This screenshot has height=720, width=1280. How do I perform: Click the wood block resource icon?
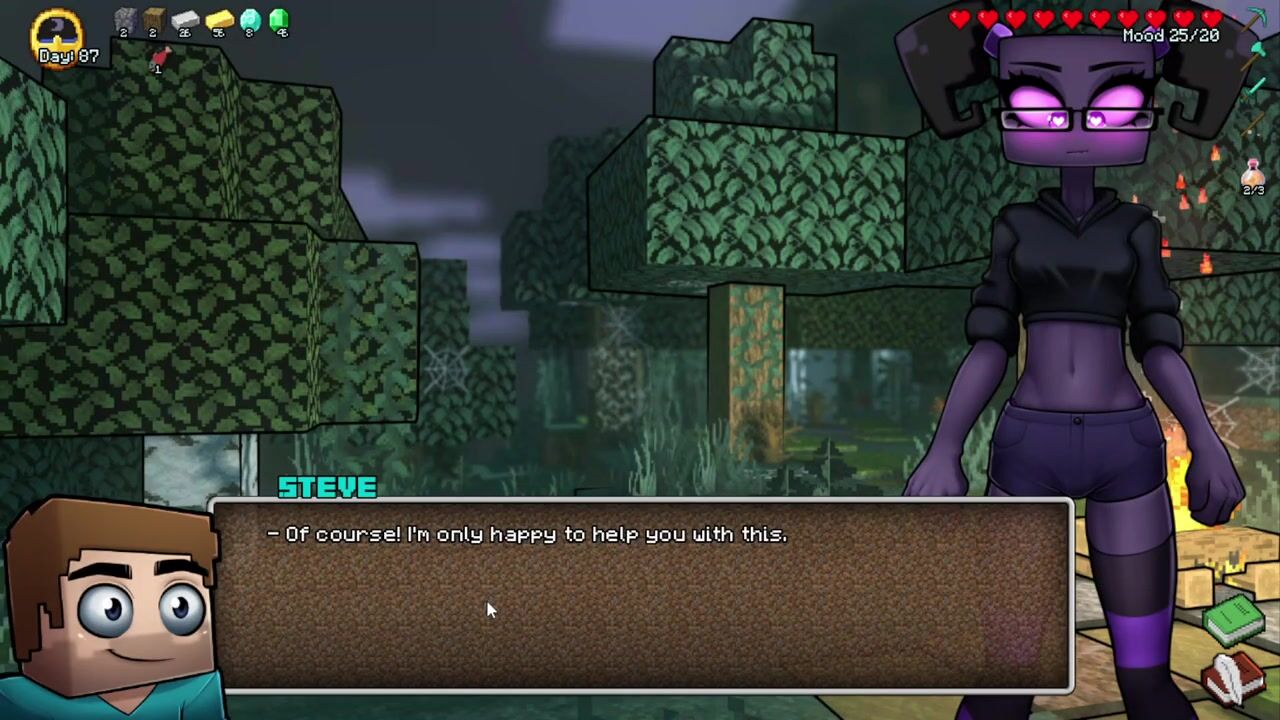pos(154,20)
